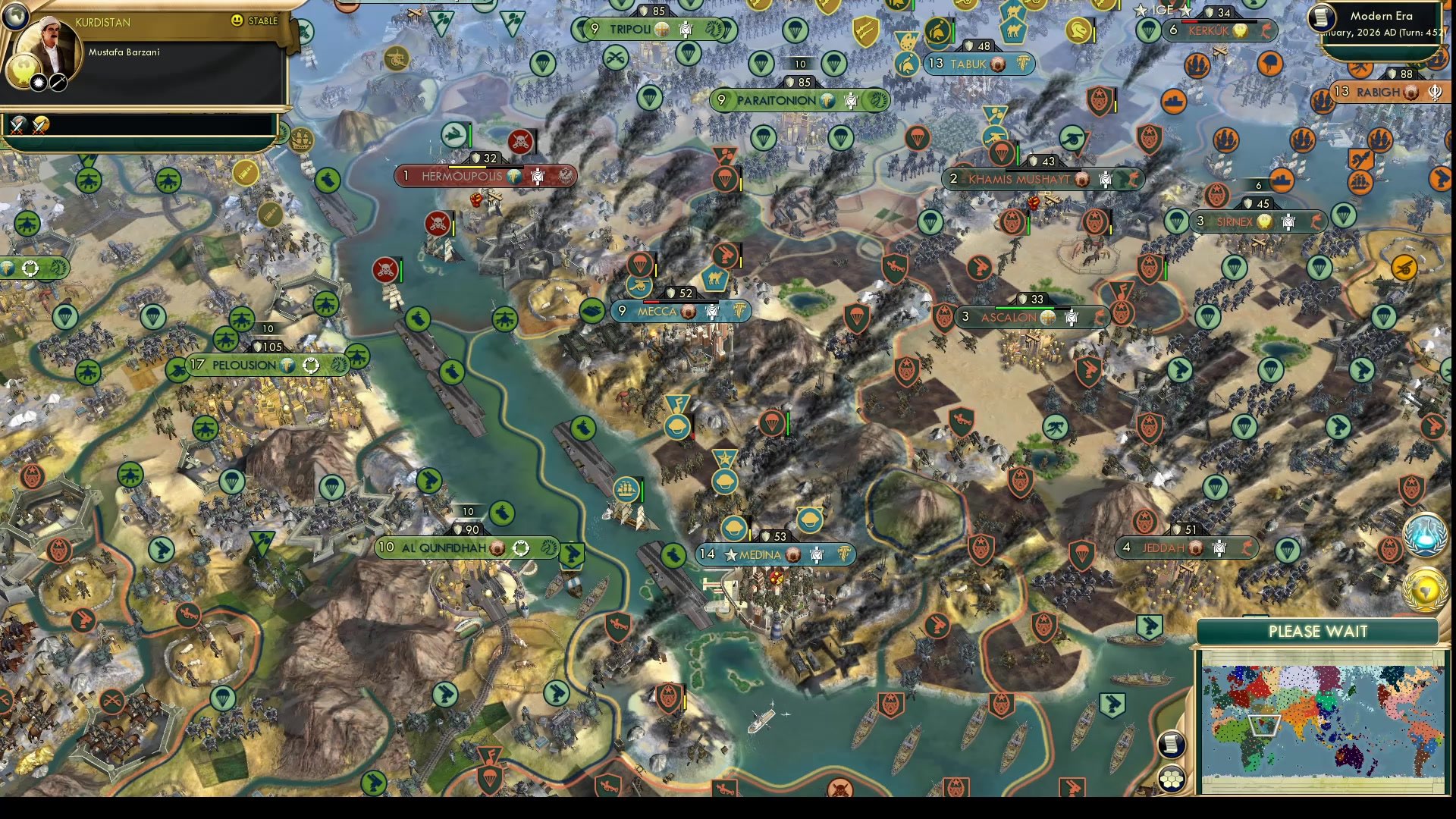Toggle strategic view with the top-left globe
Viewport: 1456px width, 819px height.
[x=15, y=14]
